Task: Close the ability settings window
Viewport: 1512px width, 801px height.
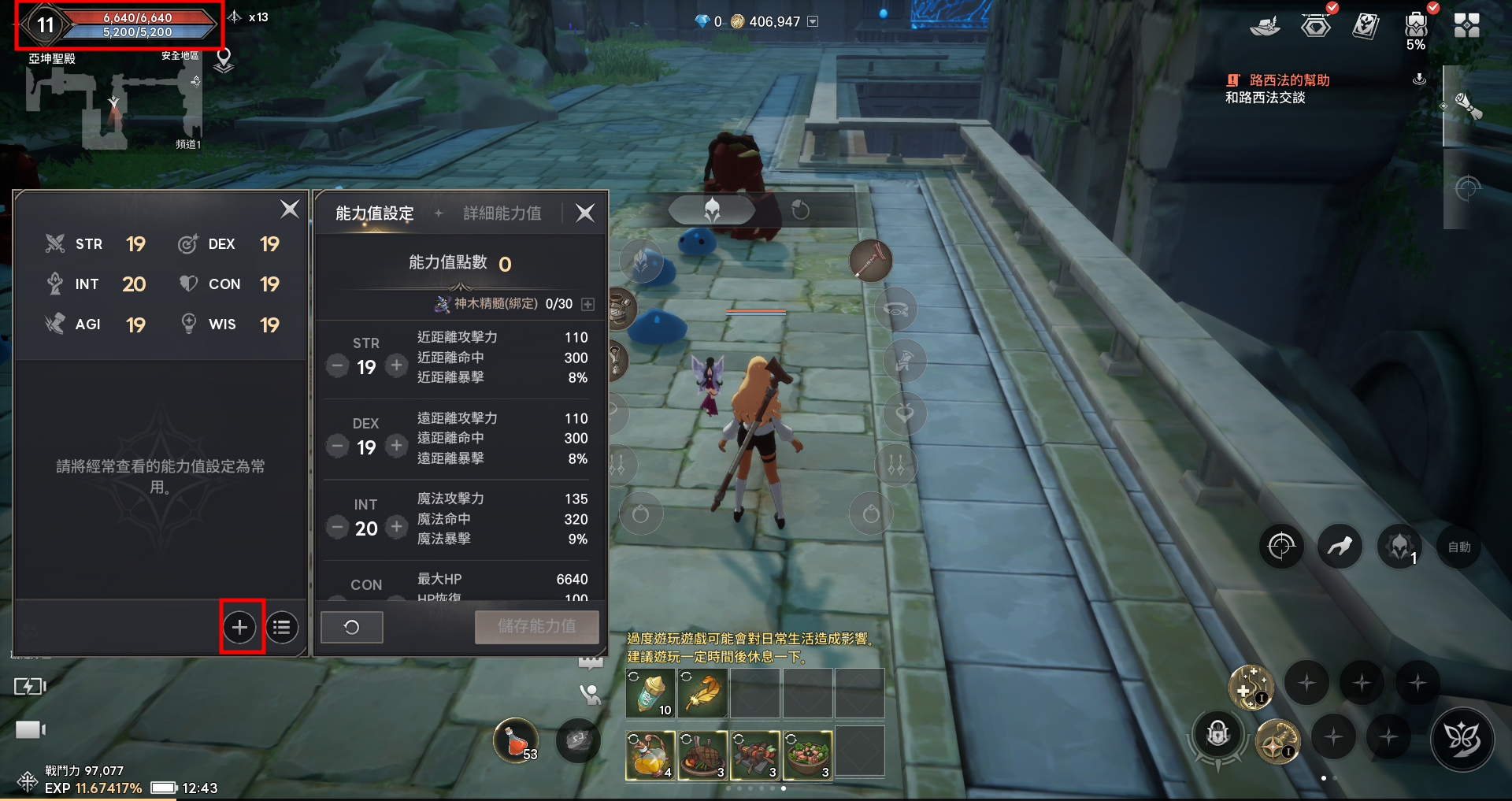Action: 585,213
